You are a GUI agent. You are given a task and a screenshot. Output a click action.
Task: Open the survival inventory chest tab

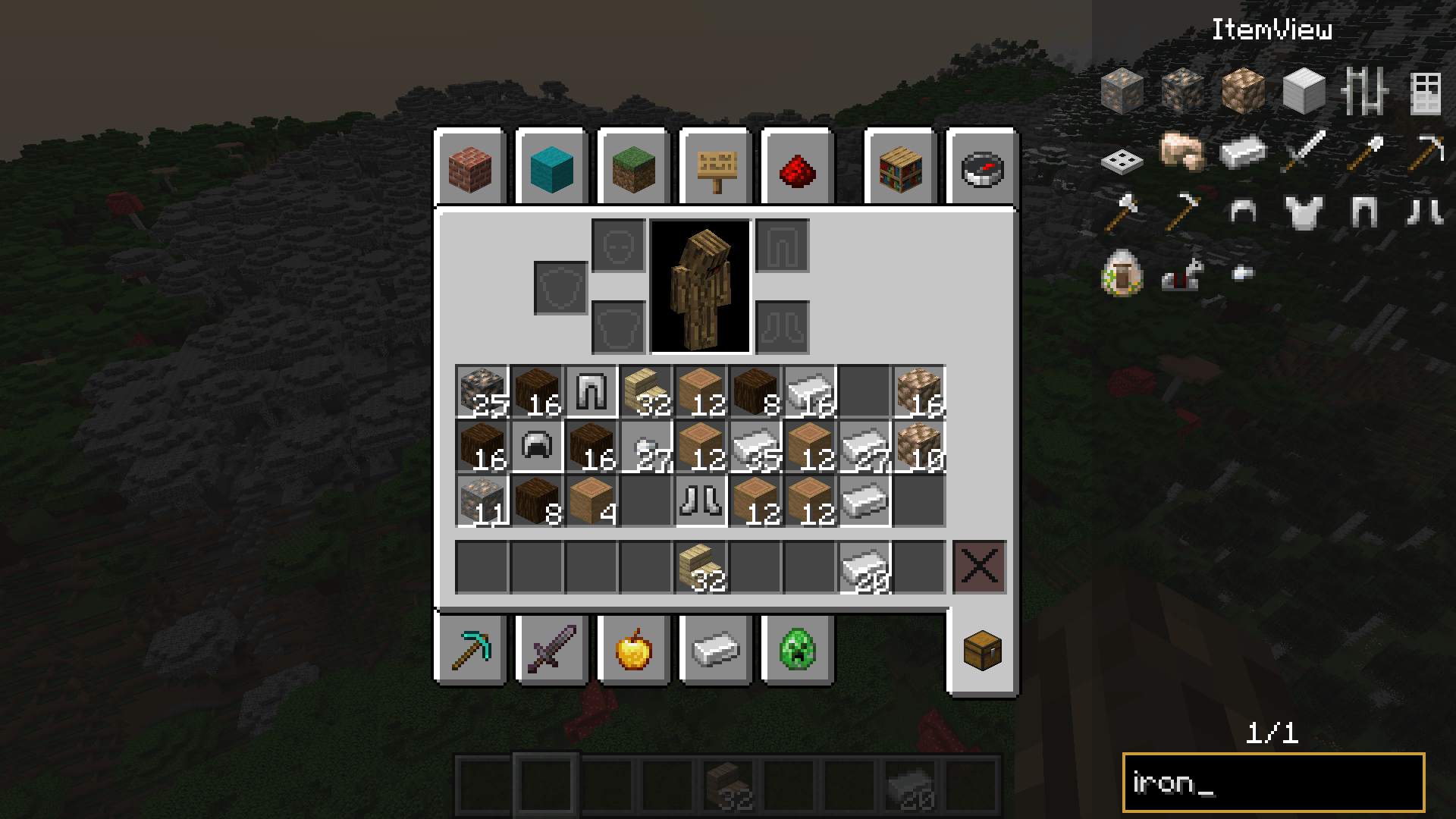[981, 650]
